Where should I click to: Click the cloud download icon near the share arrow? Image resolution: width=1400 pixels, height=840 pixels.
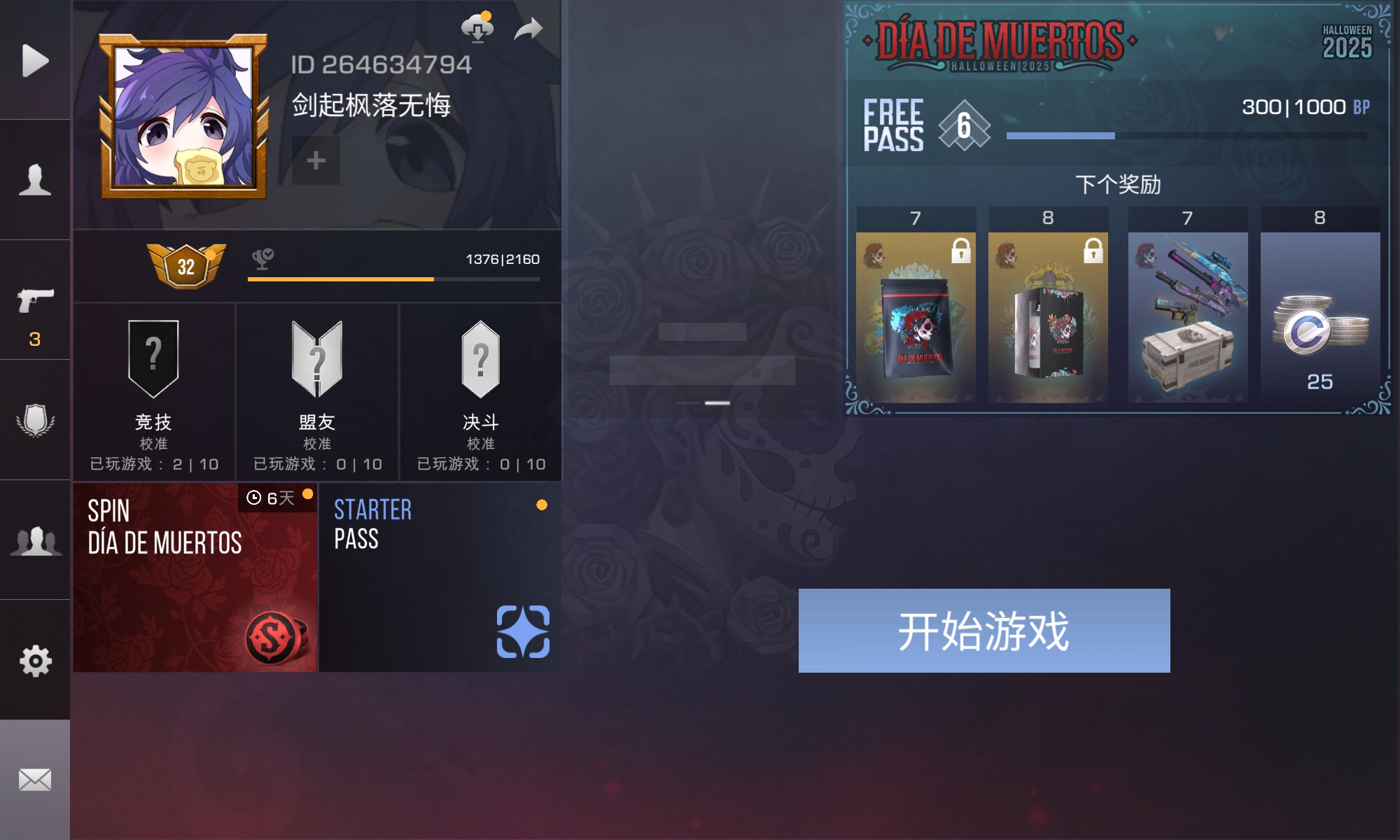point(477,28)
